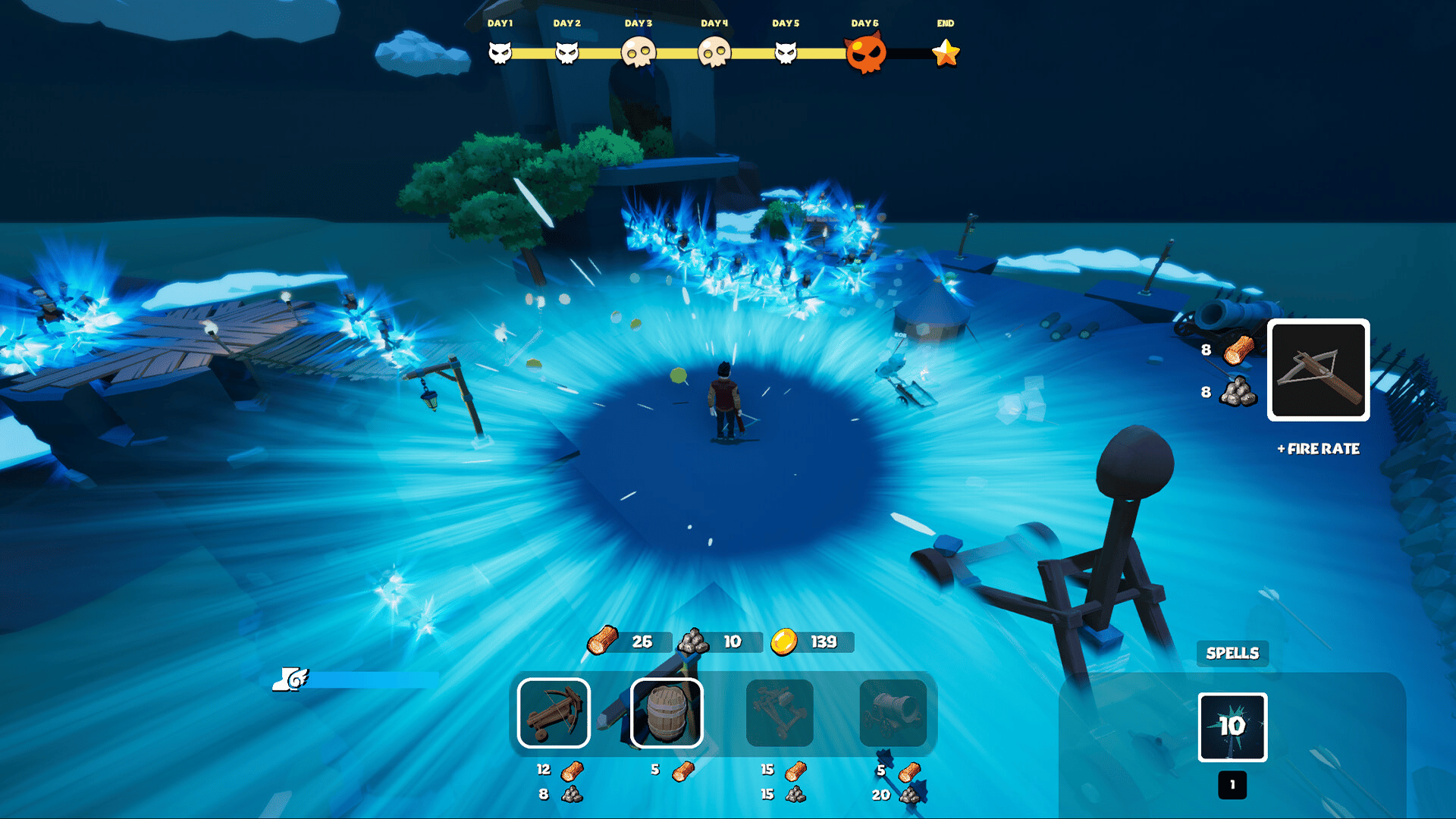Click the Day 1 skull marker
The width and height of the screenshot is (1456, 819).
[500, 53]
